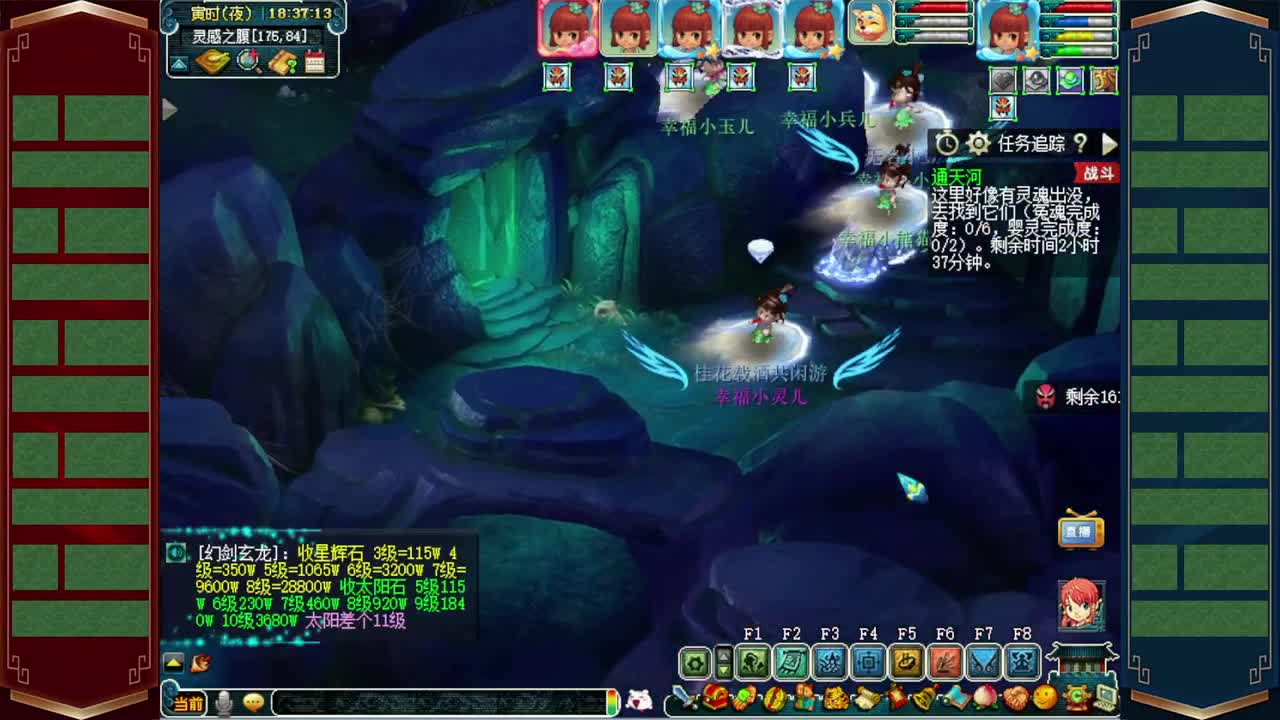Click the magnifier map icon near coordinates display
The image size is (1280, 720).
[x=249, y=61]
